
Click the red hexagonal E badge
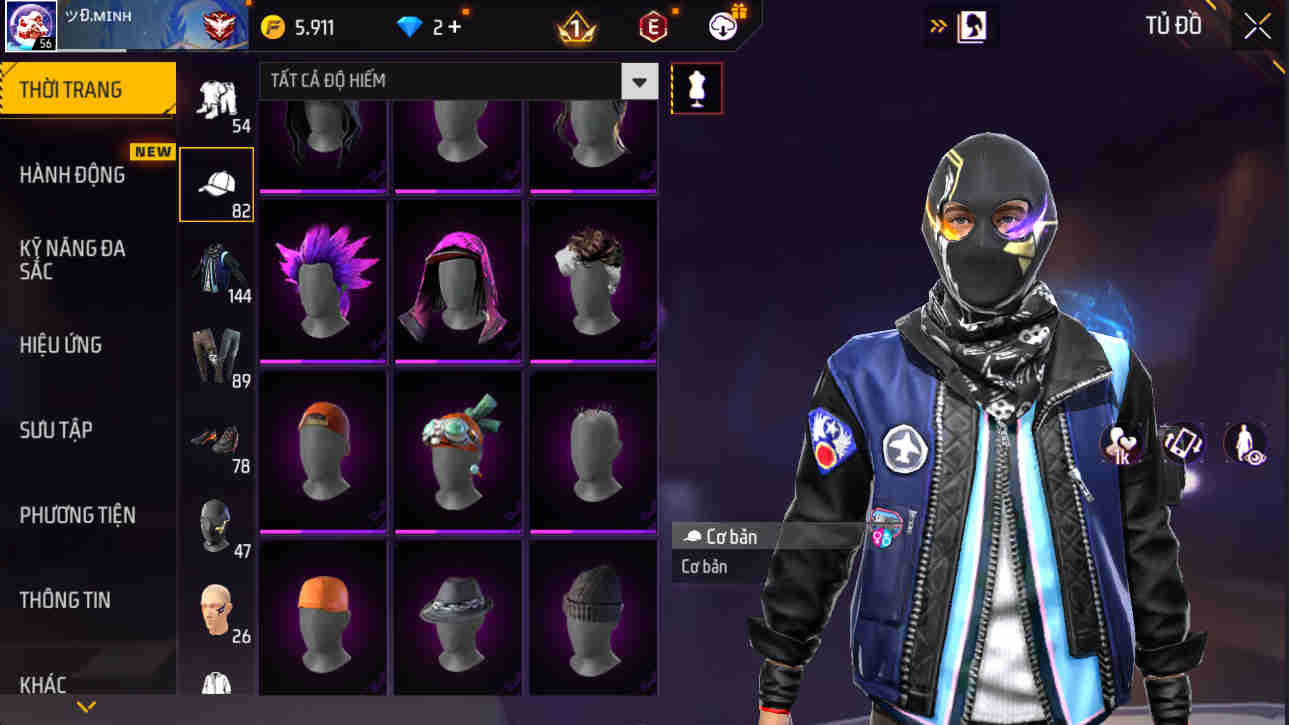tap(655, 26)
